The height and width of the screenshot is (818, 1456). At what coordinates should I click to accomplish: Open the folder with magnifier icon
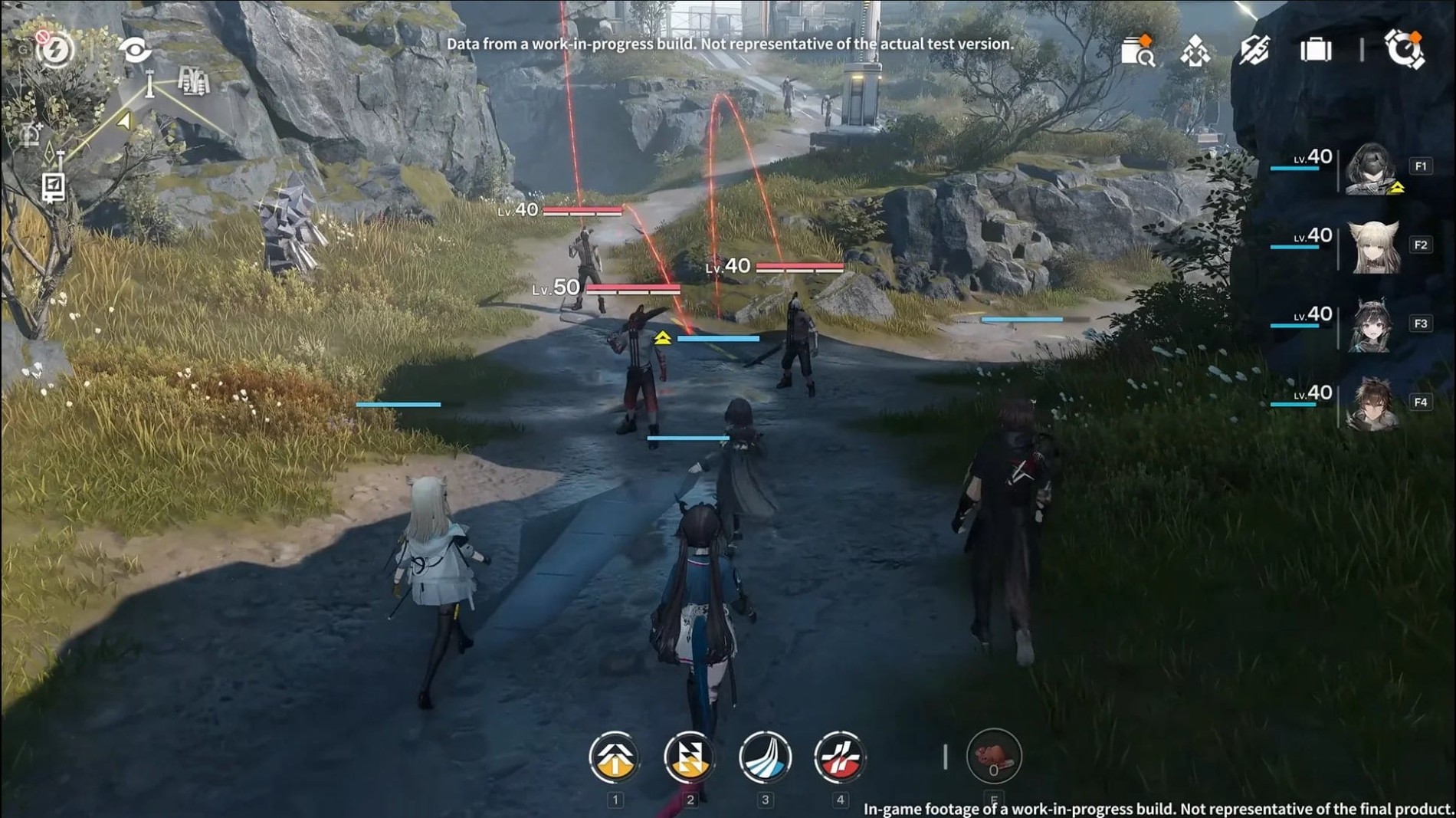(1137, 51)
